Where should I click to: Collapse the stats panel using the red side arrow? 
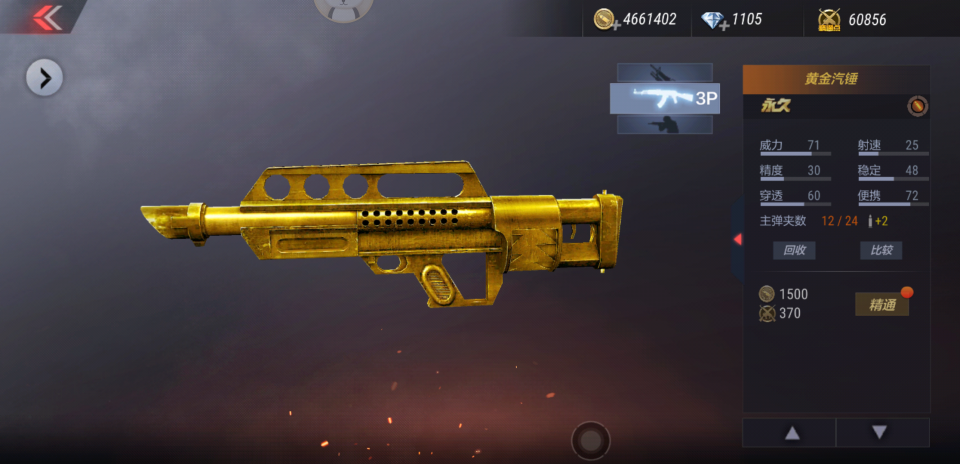click(737, 239)
